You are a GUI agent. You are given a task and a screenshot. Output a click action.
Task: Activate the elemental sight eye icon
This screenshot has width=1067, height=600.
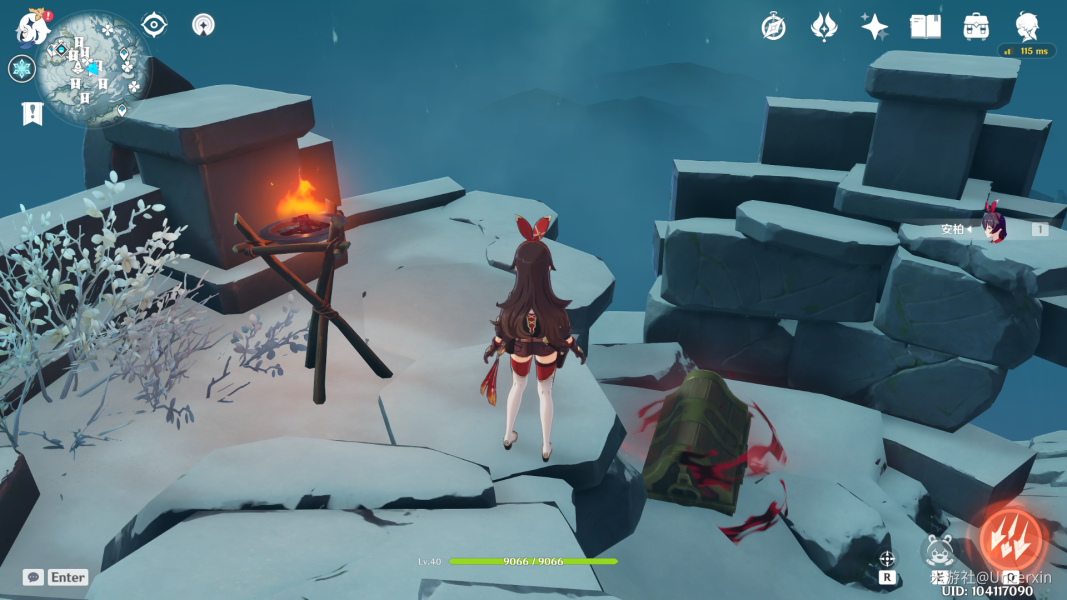pyautogui.click(x=154, y=24)
